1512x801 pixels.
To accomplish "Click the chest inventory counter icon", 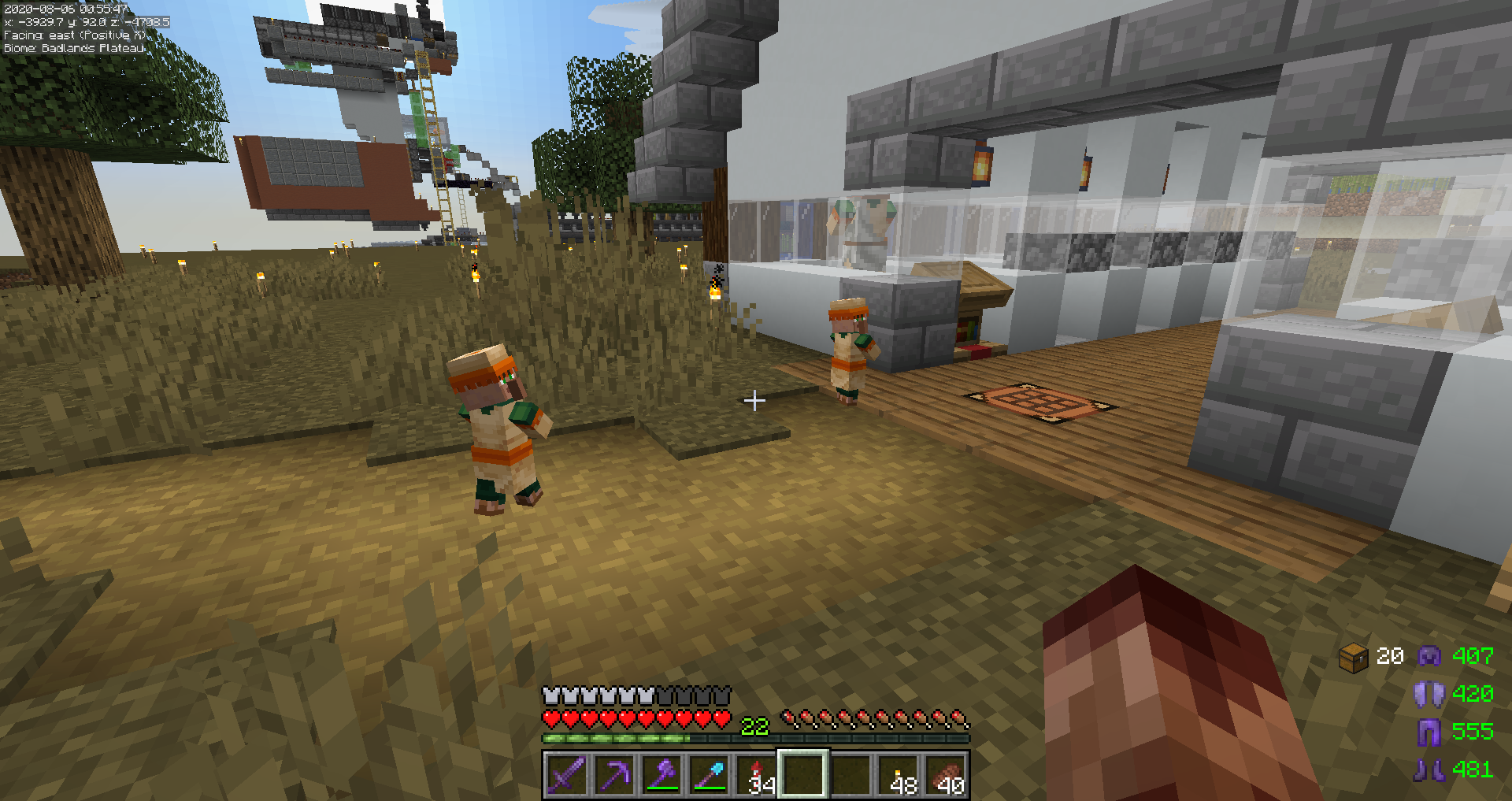I will click(x=1354, y=657).
